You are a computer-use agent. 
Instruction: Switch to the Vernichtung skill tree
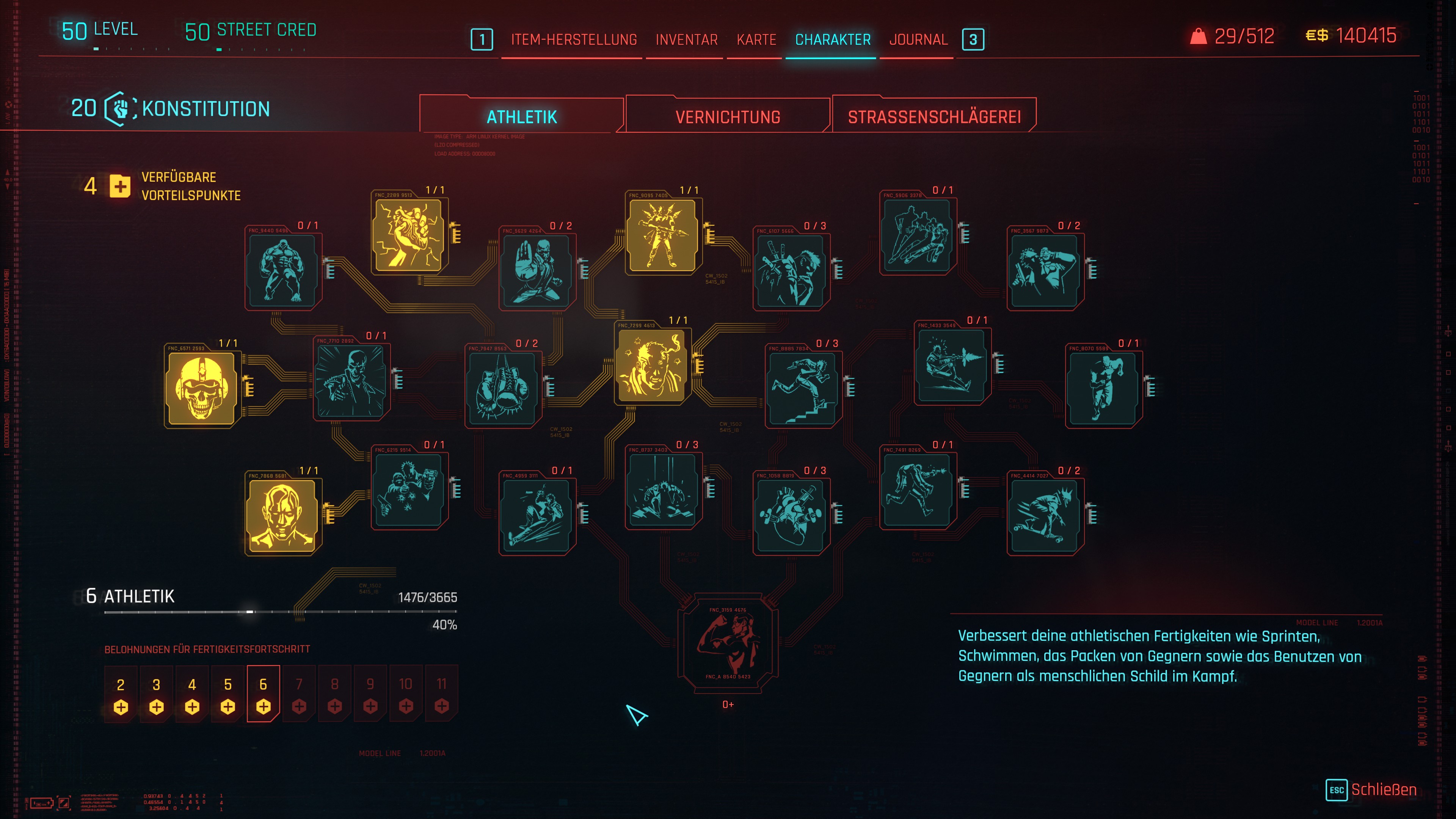(728, 116)
